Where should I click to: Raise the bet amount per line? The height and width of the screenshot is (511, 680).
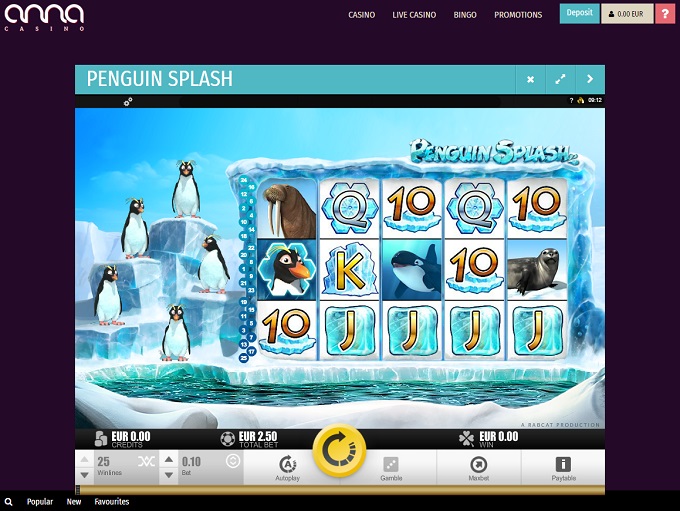pyautogui.click(x=168, y=459)
